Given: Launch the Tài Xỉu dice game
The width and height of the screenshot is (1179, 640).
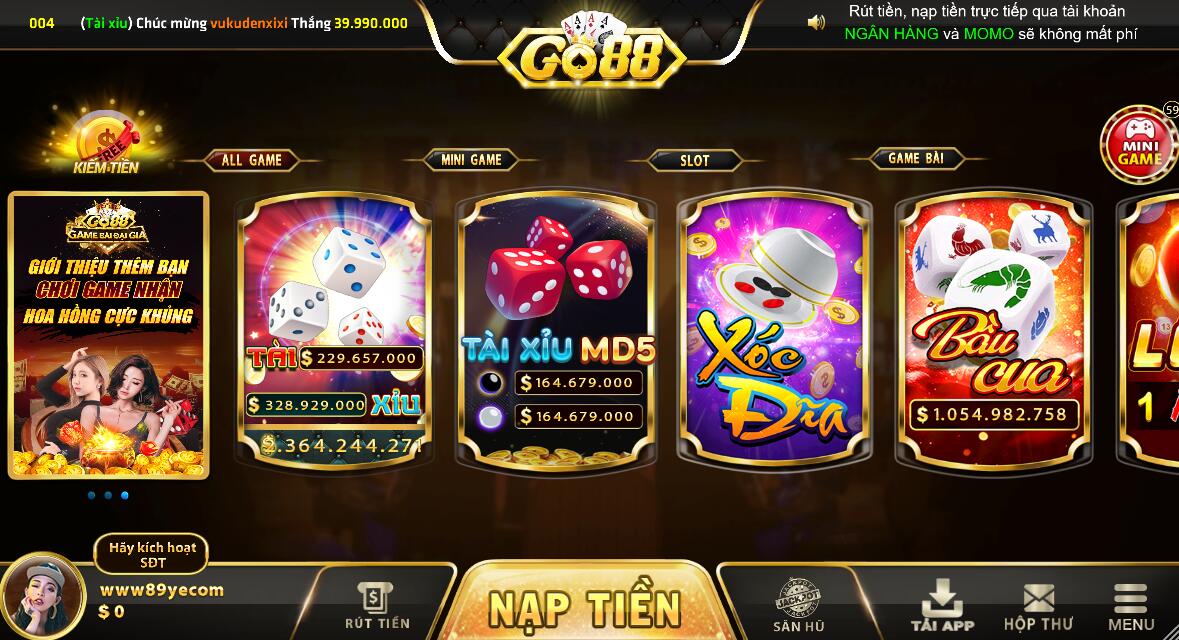Looking at the screenshot, I should pyautogui.click(x=335, y=329).
